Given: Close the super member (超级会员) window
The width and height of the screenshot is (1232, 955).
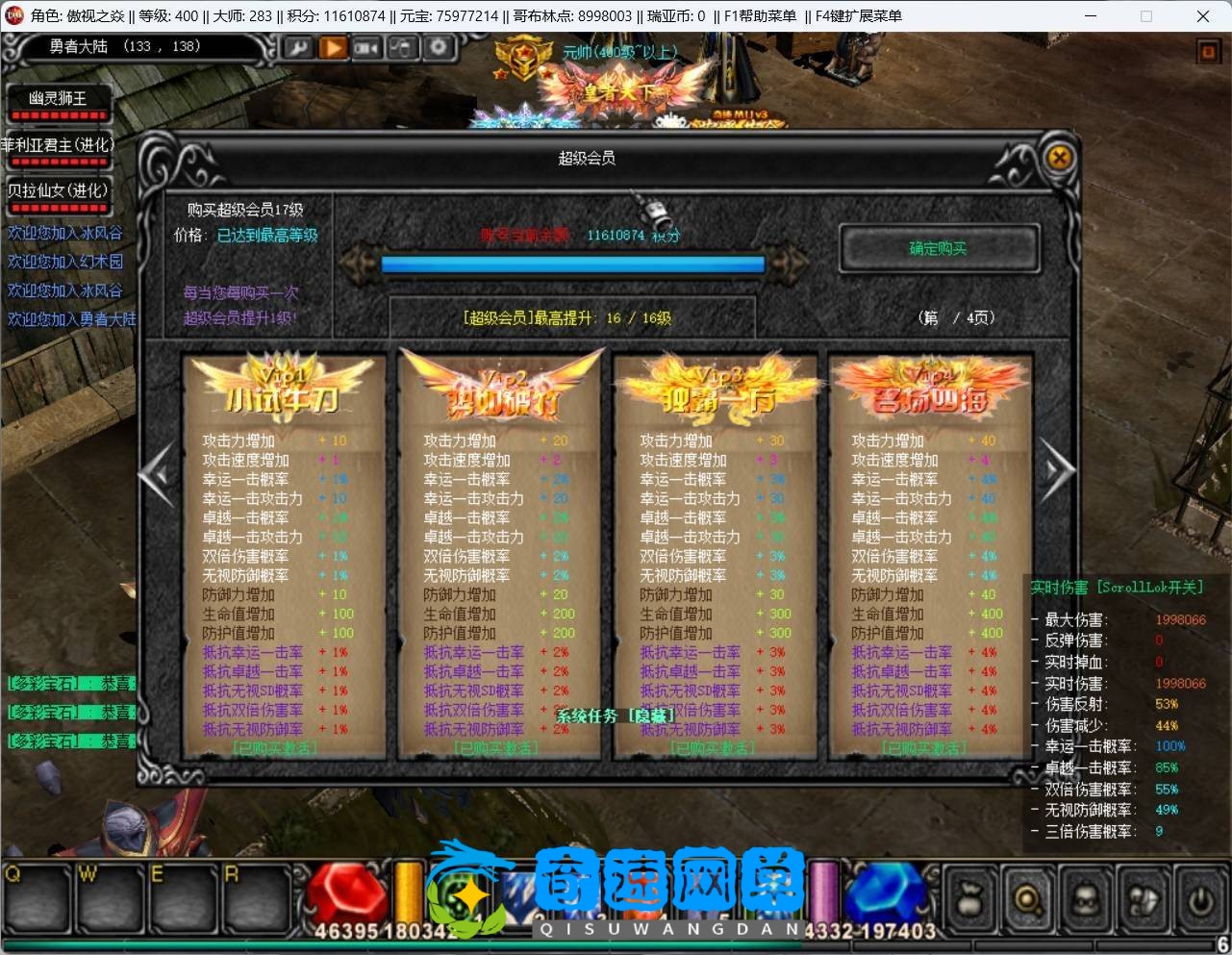Looking at the screenshot, I should (1059, 157).
